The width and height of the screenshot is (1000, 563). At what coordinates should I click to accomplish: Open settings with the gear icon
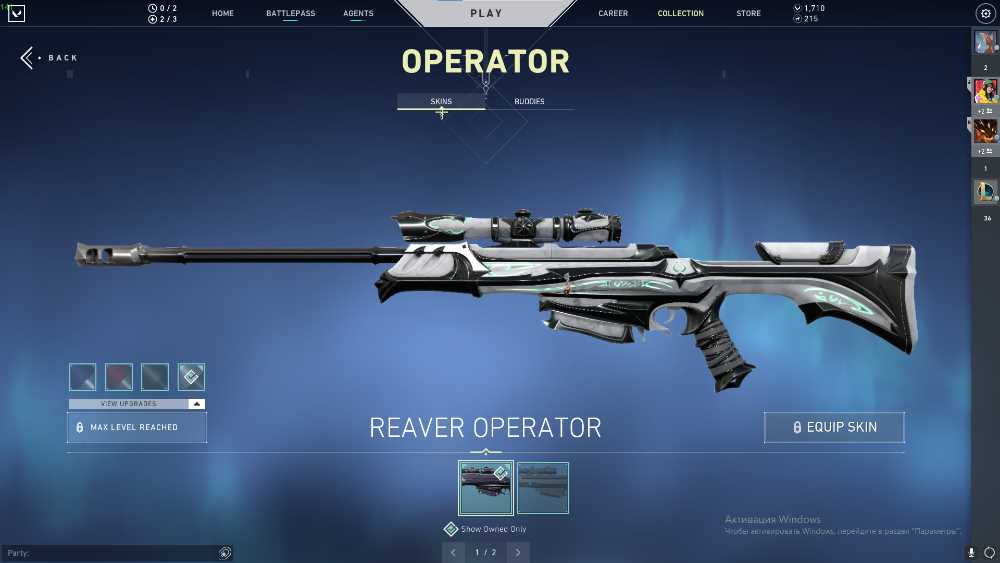(984, 14)
